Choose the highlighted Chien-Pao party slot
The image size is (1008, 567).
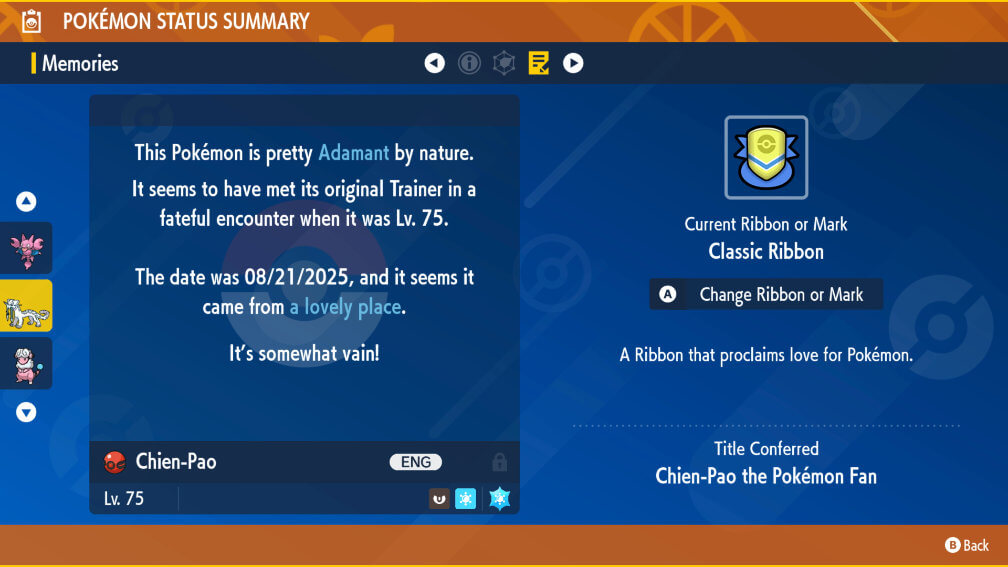26,306
